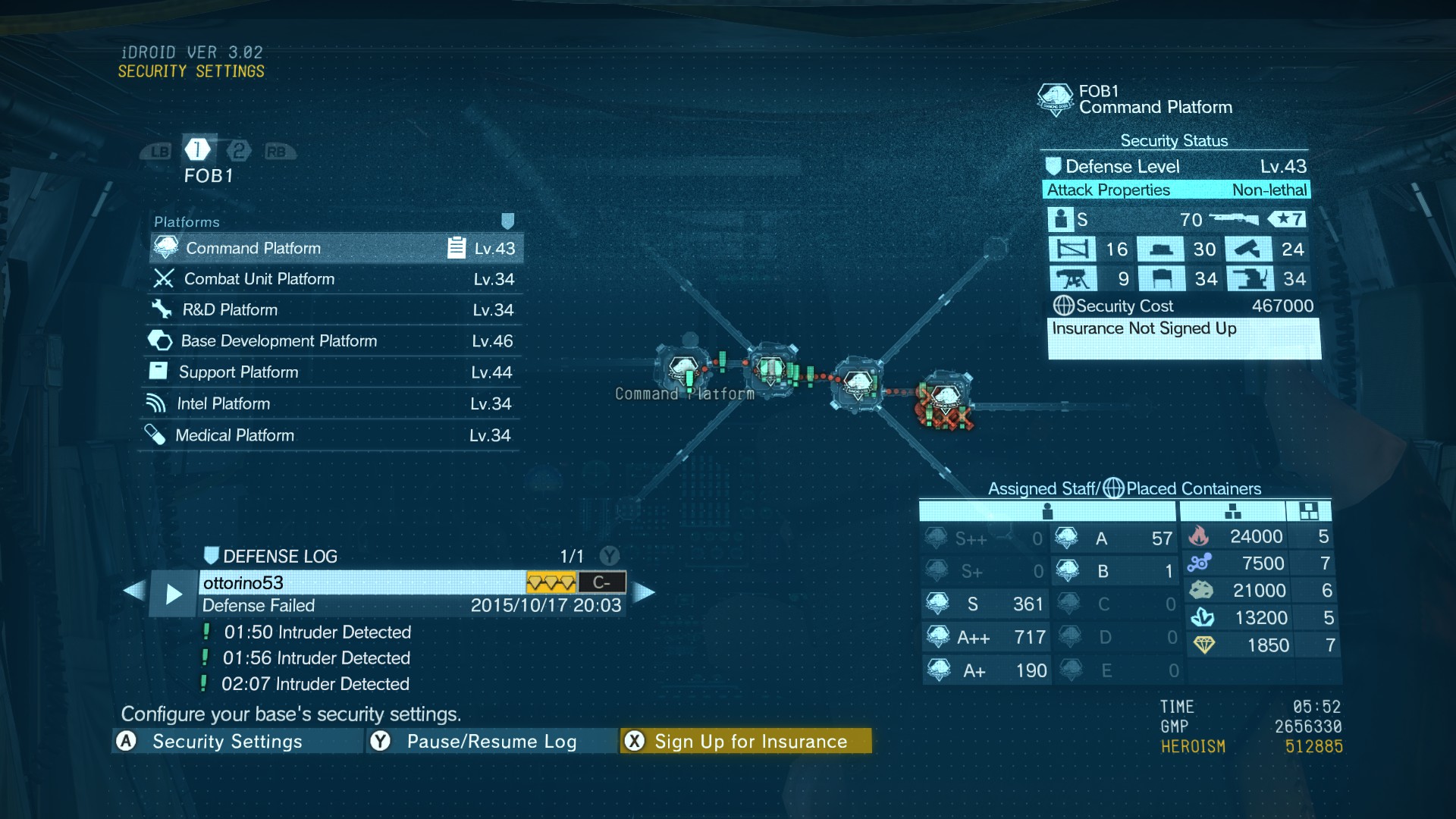Switch to the FOB 2 tab
This screenshot has width=1456, height=819.
[x=239, y=151]
